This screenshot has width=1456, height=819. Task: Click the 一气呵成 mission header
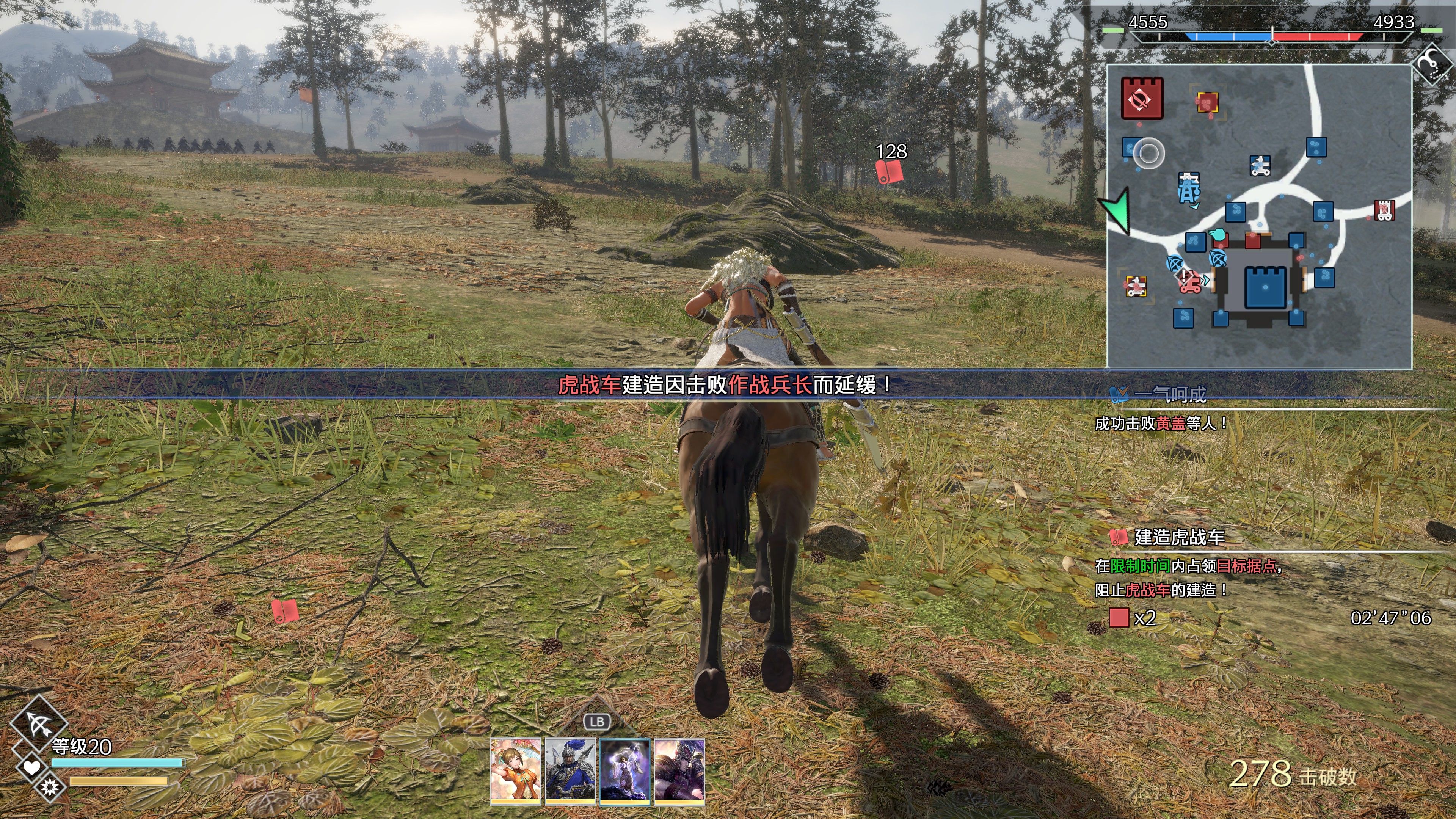click(x=1170, y=394)
